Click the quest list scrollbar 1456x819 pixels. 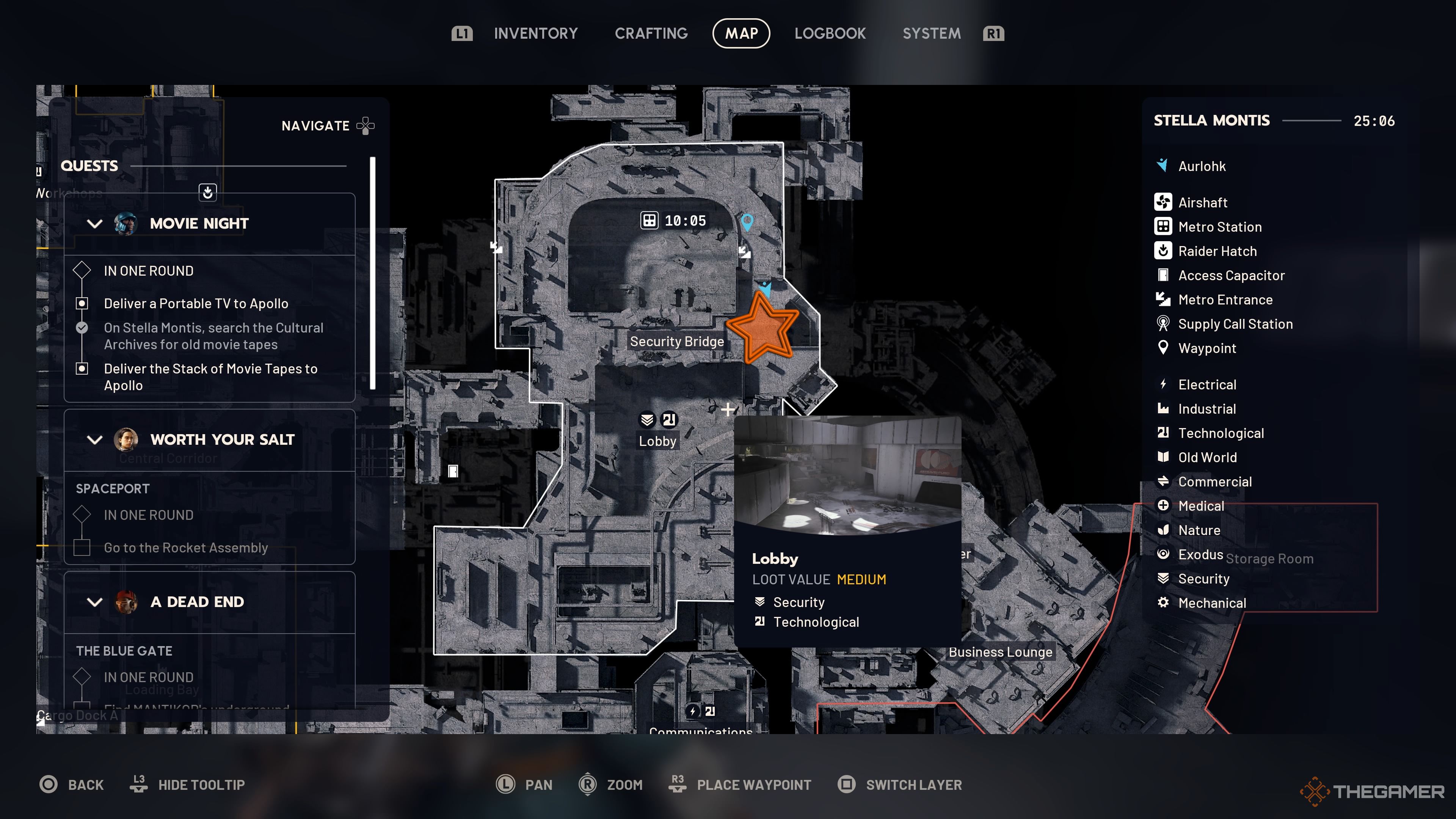(372, 273)
